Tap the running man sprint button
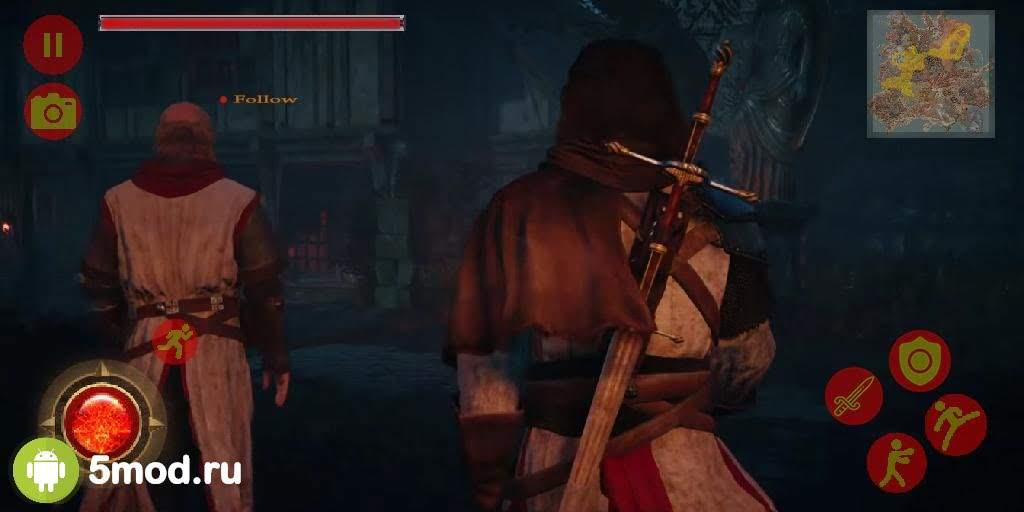 coord(175,342)
